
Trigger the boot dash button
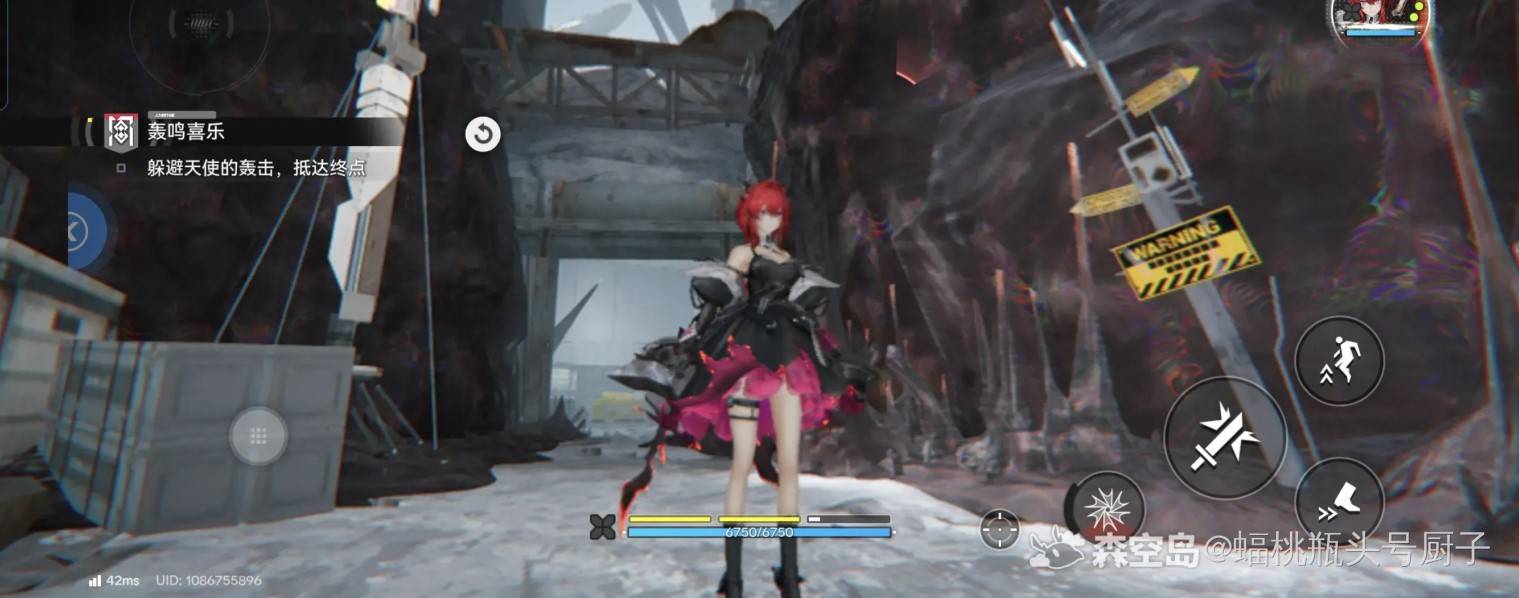pyautogui.click(x=1339, y=501)
